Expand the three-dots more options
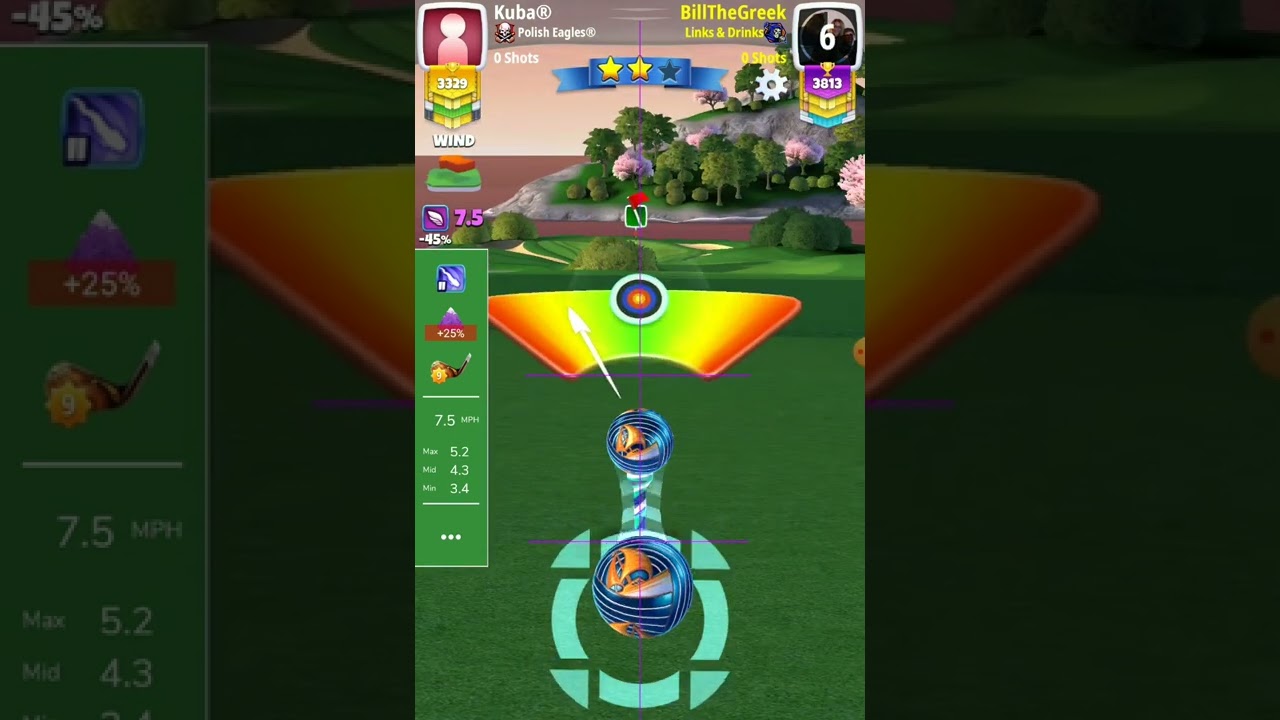Image resolution: width=1280 pixels, height=720 pixels. coord(451,537)
